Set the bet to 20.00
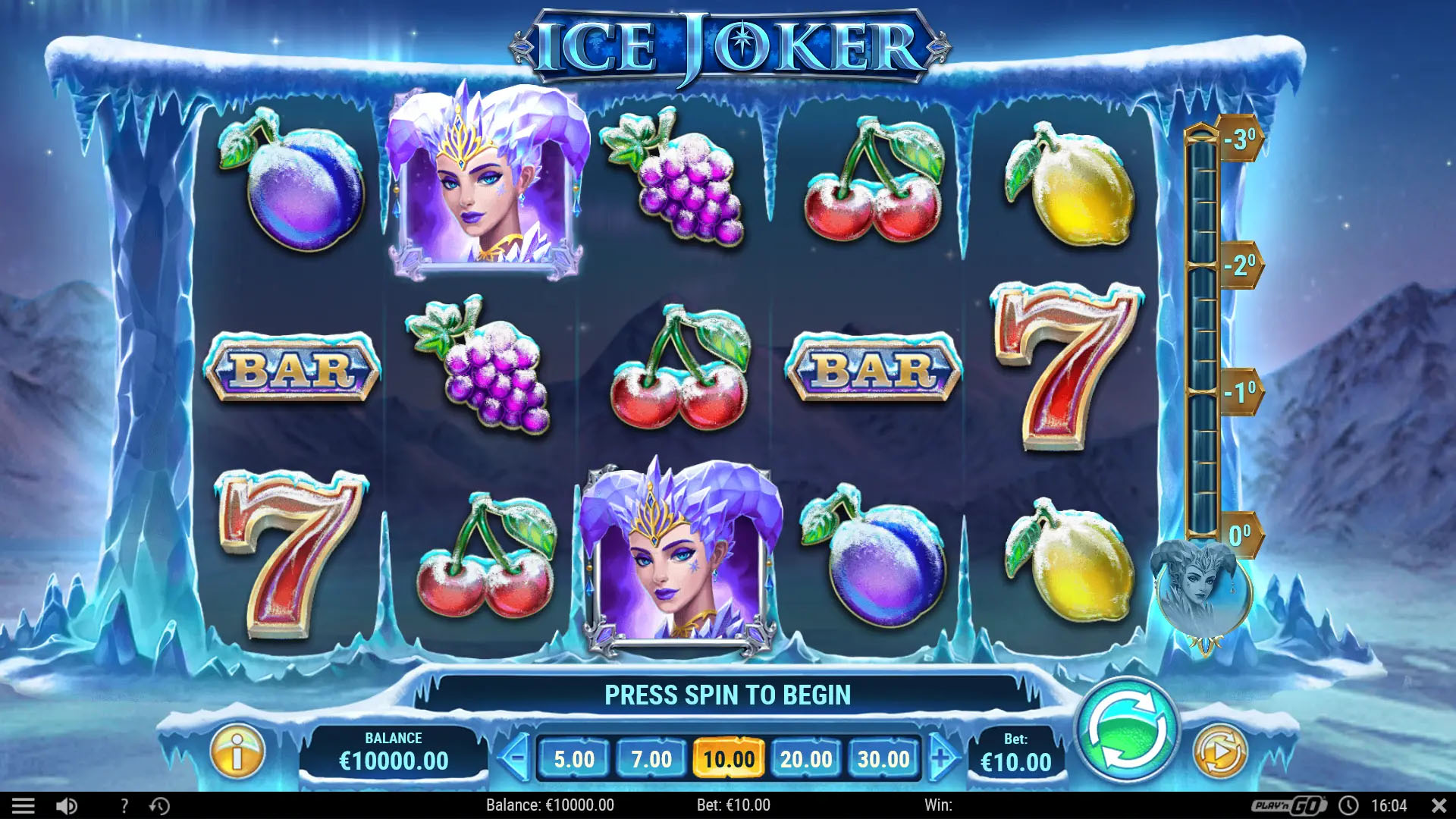 (x=806, y=758)
